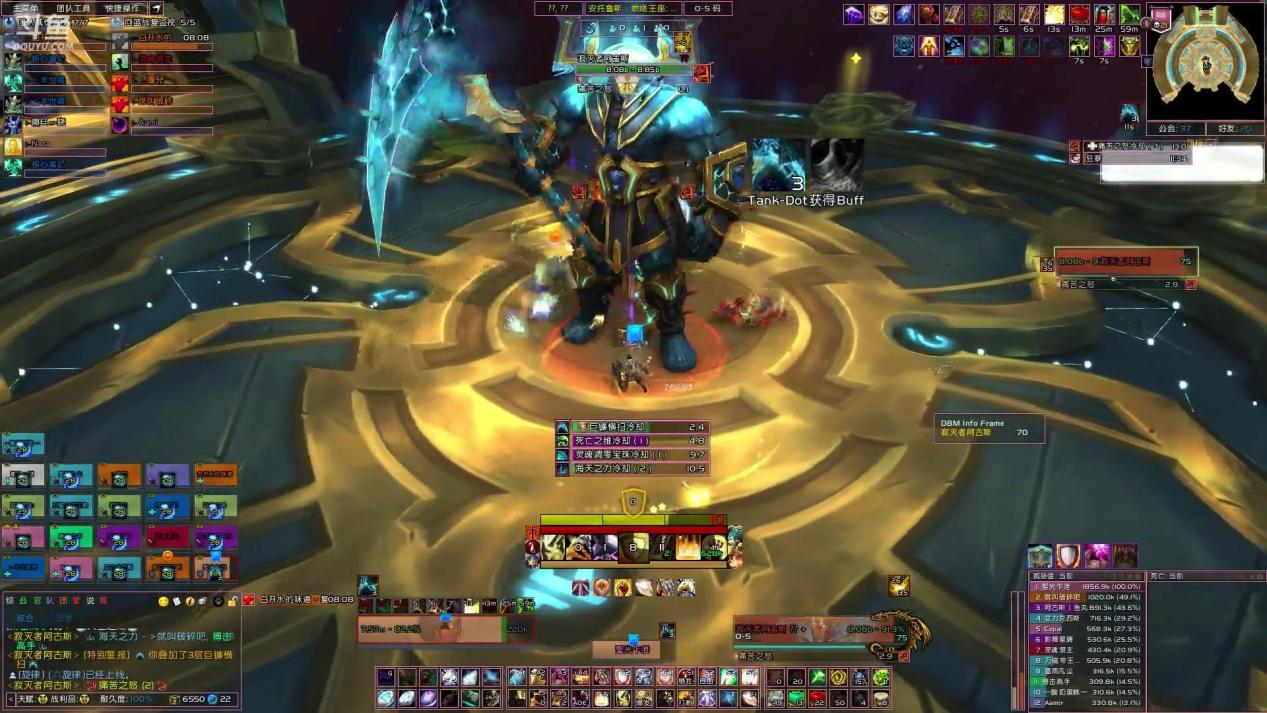Screen dimensions: 1267x713
Task: Click the calendar flag icon beside the minimap
Action: click(1160, 16)
